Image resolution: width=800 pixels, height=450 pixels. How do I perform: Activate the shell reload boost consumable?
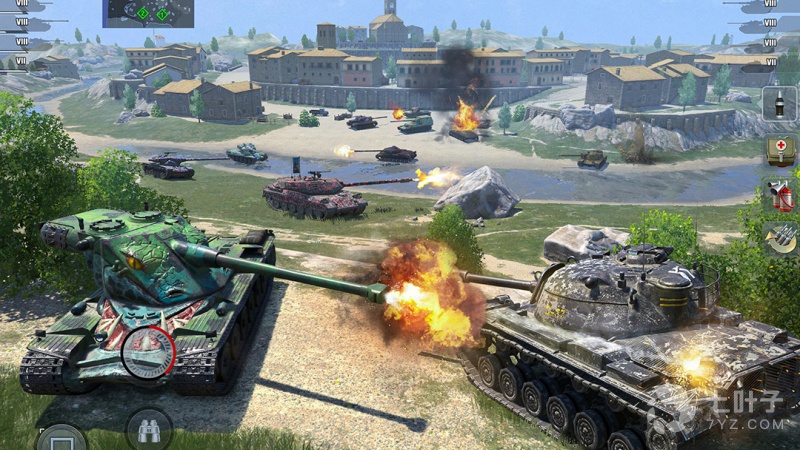pyautogui.click(x=780, y=238)
